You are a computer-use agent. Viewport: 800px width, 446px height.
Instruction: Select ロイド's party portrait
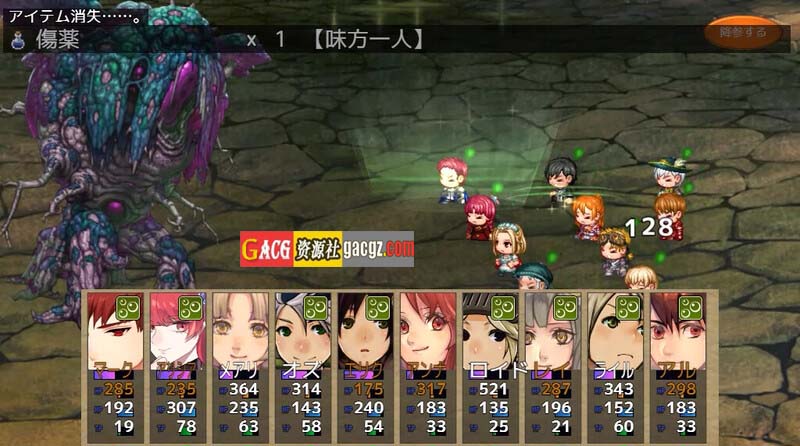491,330
